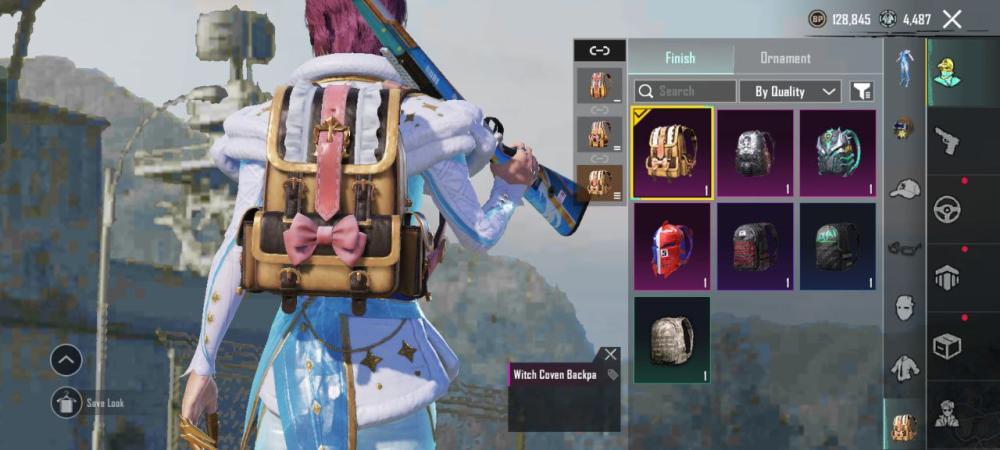Screen dimensions: 1000x450
Task: Open the steering wheel vehicle category
Action: click(x=946, y=210)
